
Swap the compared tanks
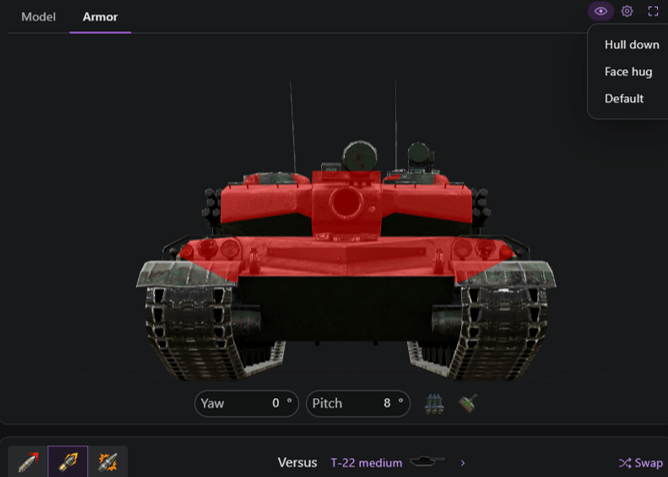tap(641, 463)
